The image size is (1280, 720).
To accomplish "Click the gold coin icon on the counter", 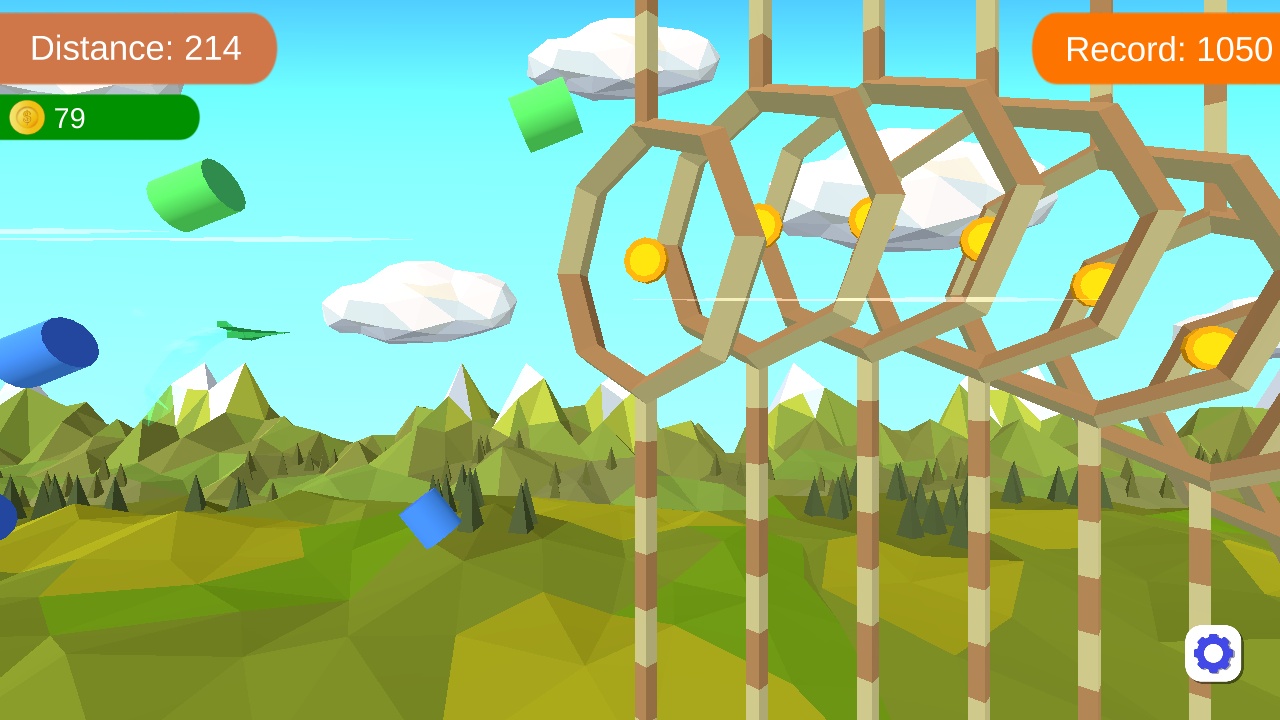I will click(26, 118).
